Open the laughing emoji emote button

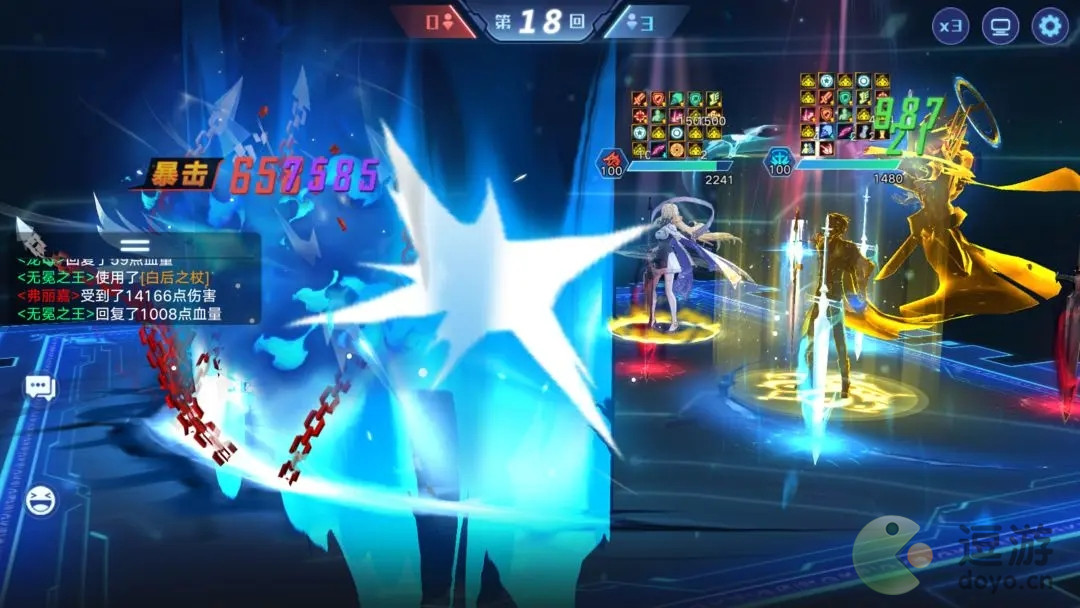[40, 499]
